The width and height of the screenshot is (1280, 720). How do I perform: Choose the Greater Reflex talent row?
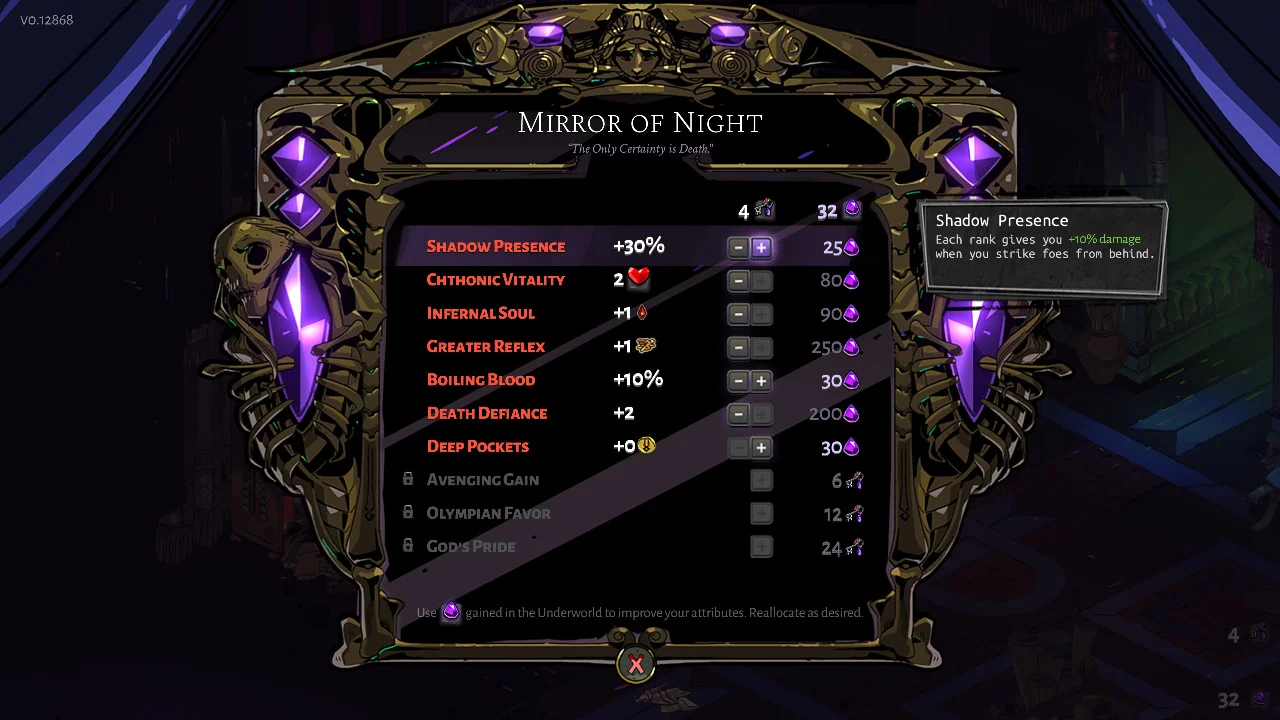(x=486, y=347)
